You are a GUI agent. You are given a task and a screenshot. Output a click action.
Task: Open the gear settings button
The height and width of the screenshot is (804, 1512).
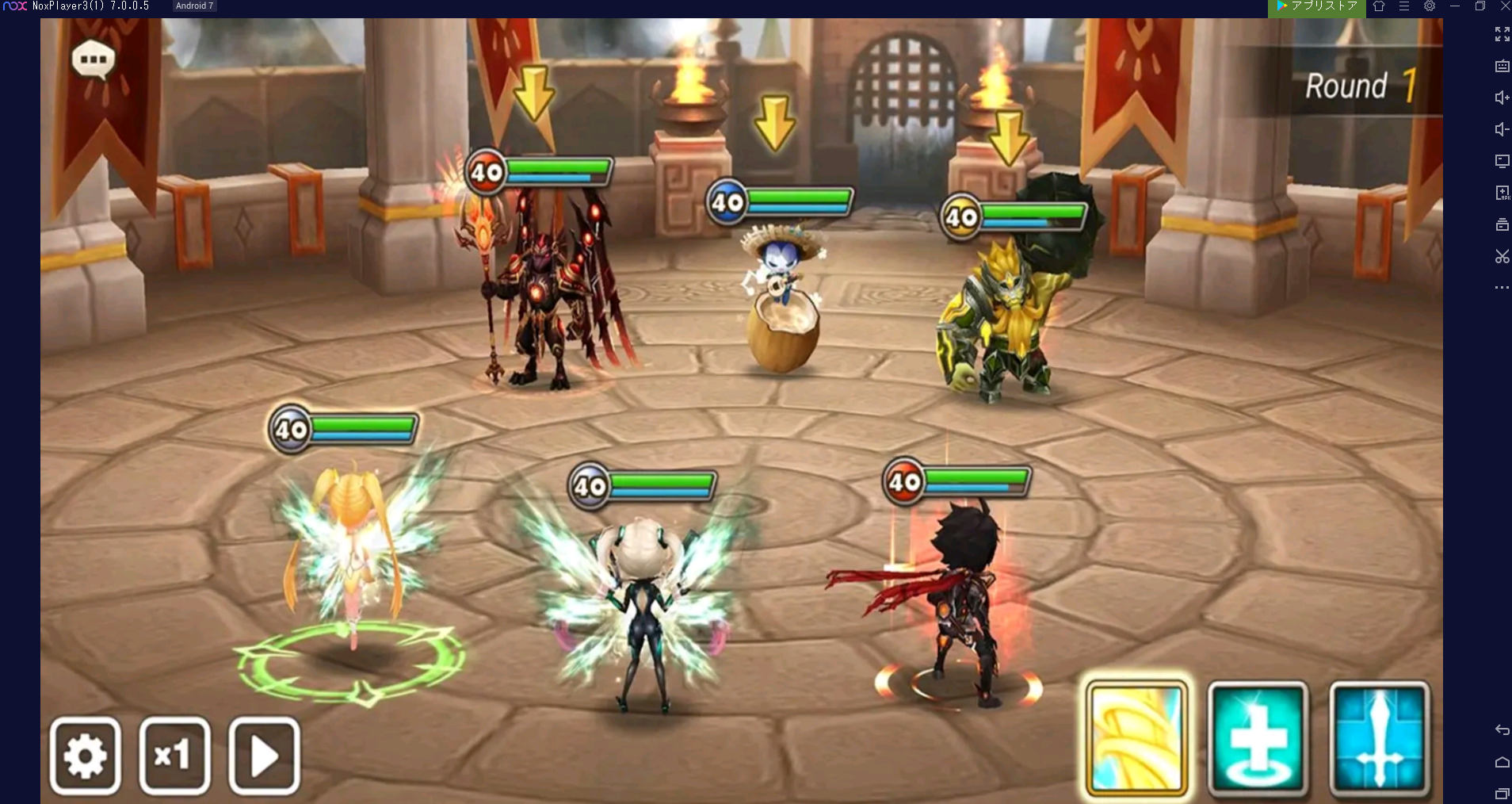click(x=86, y=756)
